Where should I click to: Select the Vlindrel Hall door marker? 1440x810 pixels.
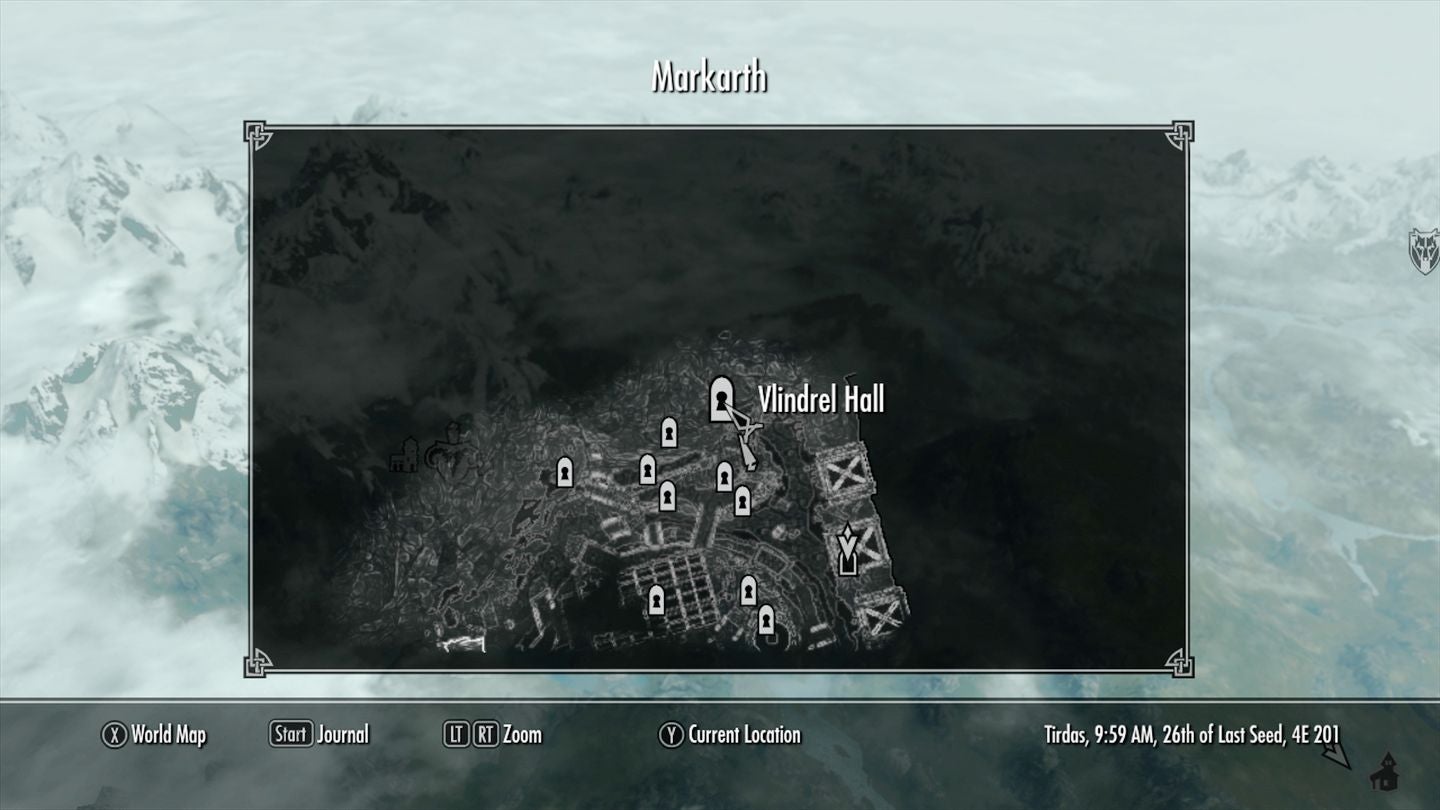(x=722, y=400)
